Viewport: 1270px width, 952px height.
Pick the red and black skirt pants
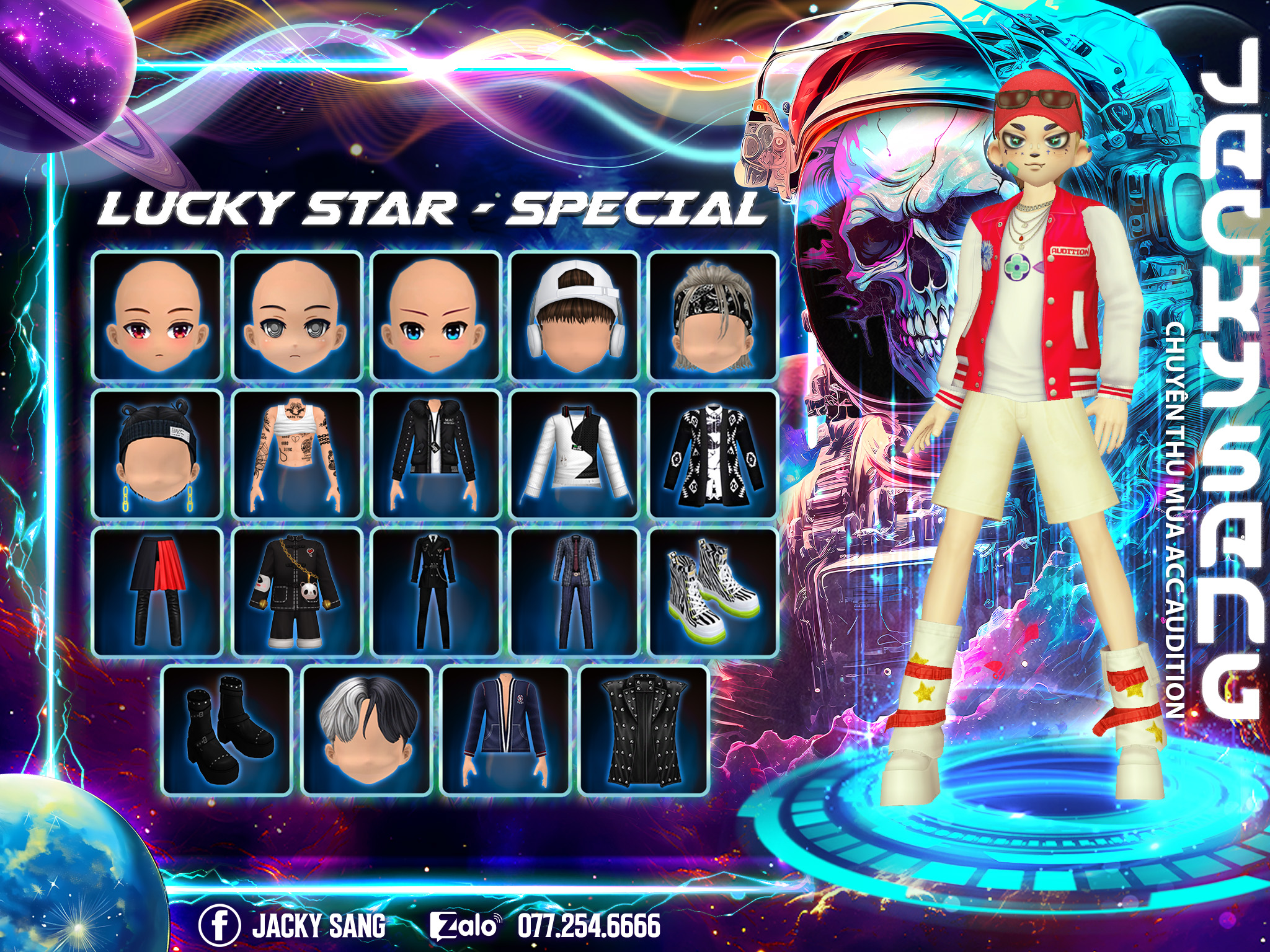(158, 592)
